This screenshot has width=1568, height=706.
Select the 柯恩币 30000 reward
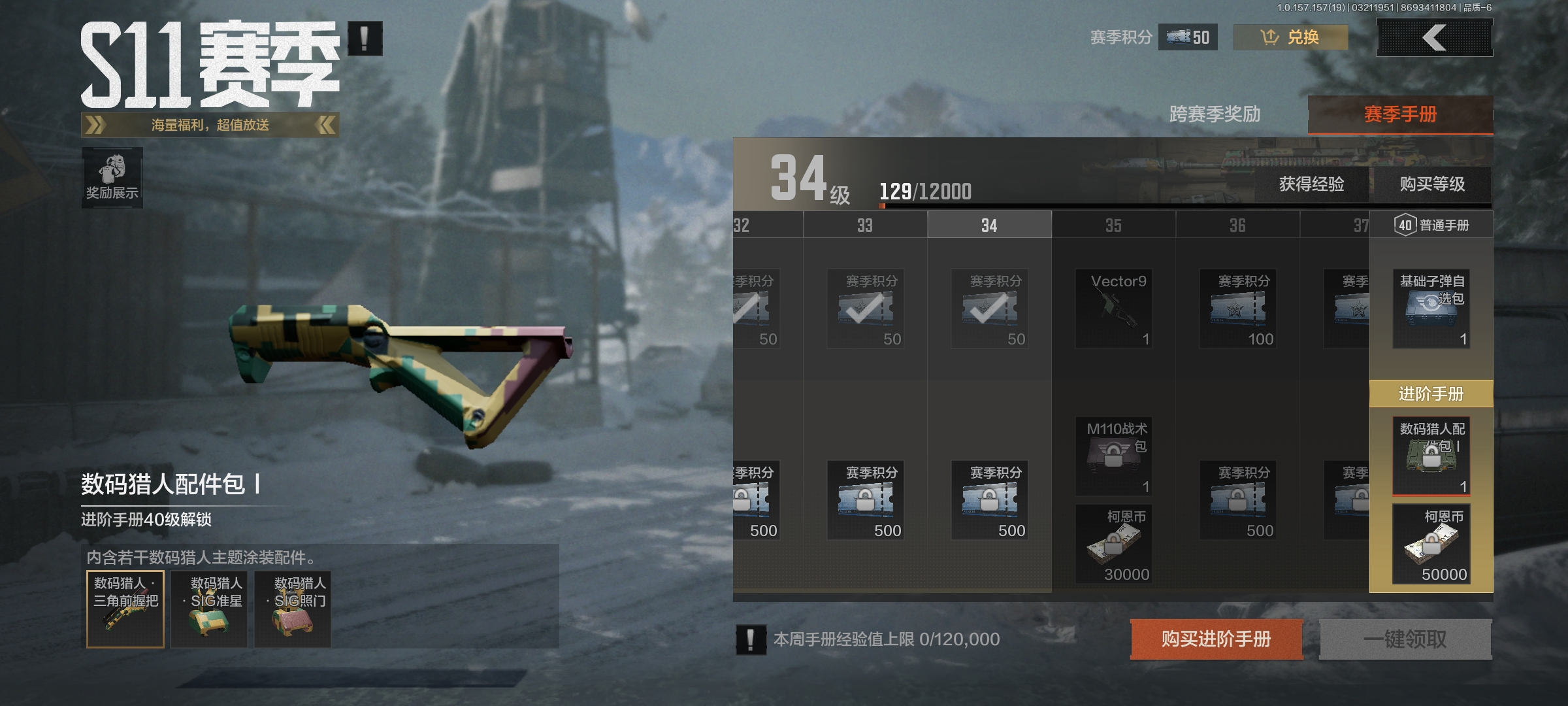click(x=1114, y=544)
